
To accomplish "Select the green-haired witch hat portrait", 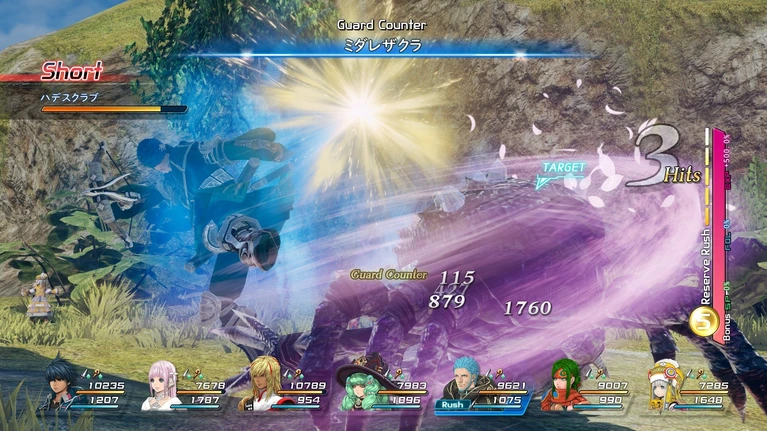I will [x=358, y=387].
